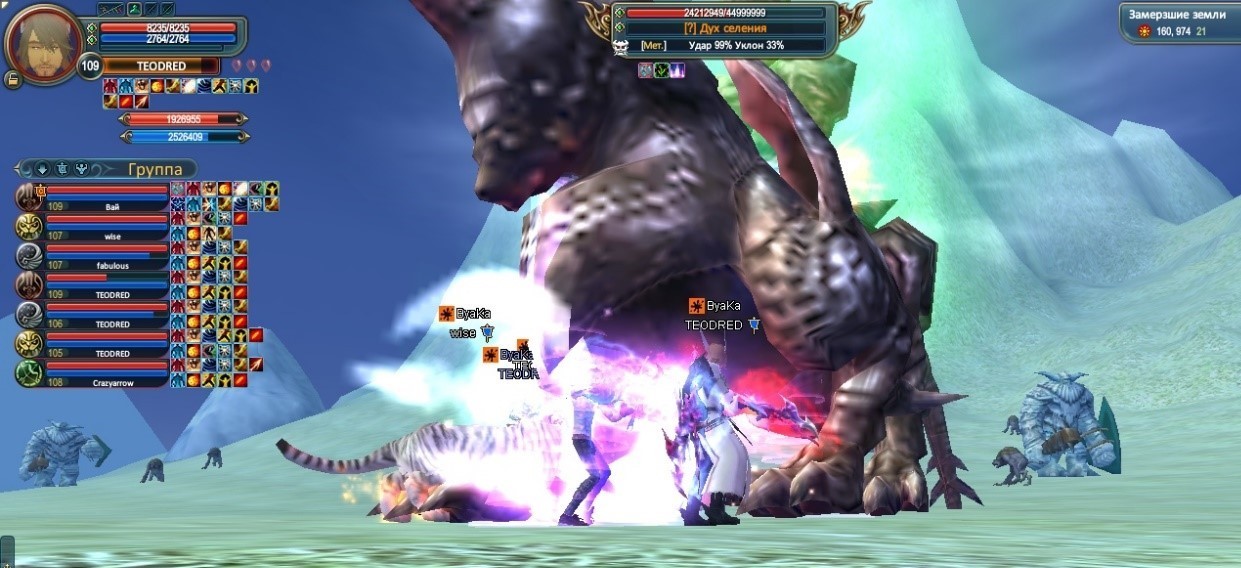The width and height of the screenshot is (1241, 568).
Task: Select the level 106 TEODRED party row
Action: [x=110, y=316]
